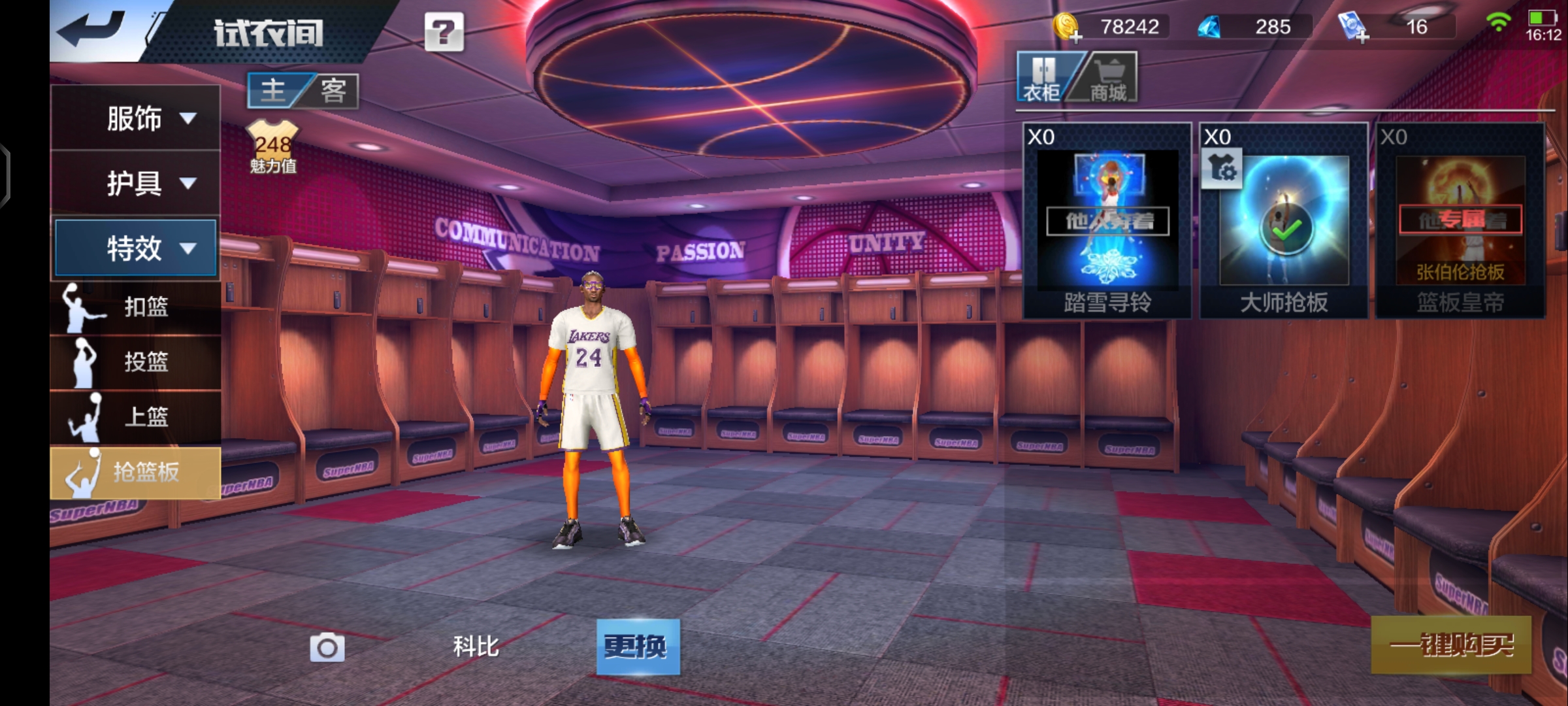Click the 更换 change player button
This screenshot has height=706, width=1568.
[638, 647]
